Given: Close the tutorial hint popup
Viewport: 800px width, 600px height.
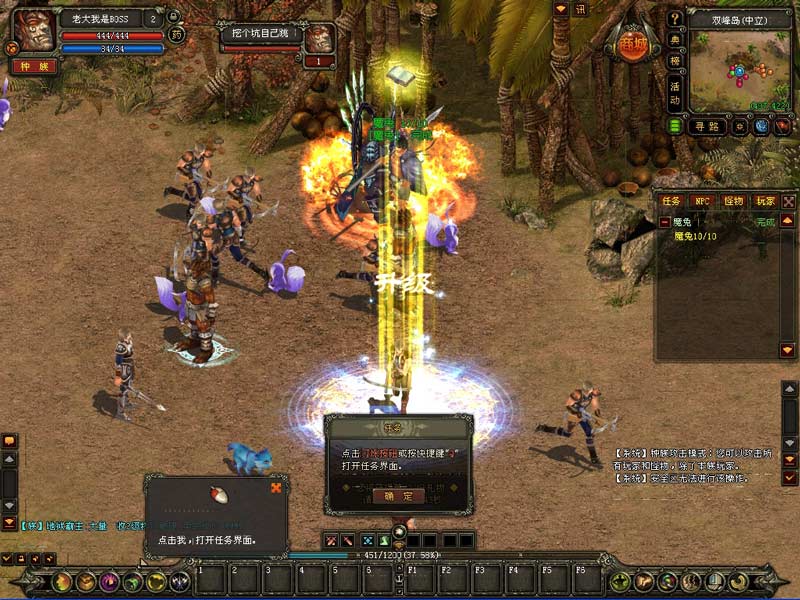Looking at the screenshot, I should (276, 488).
